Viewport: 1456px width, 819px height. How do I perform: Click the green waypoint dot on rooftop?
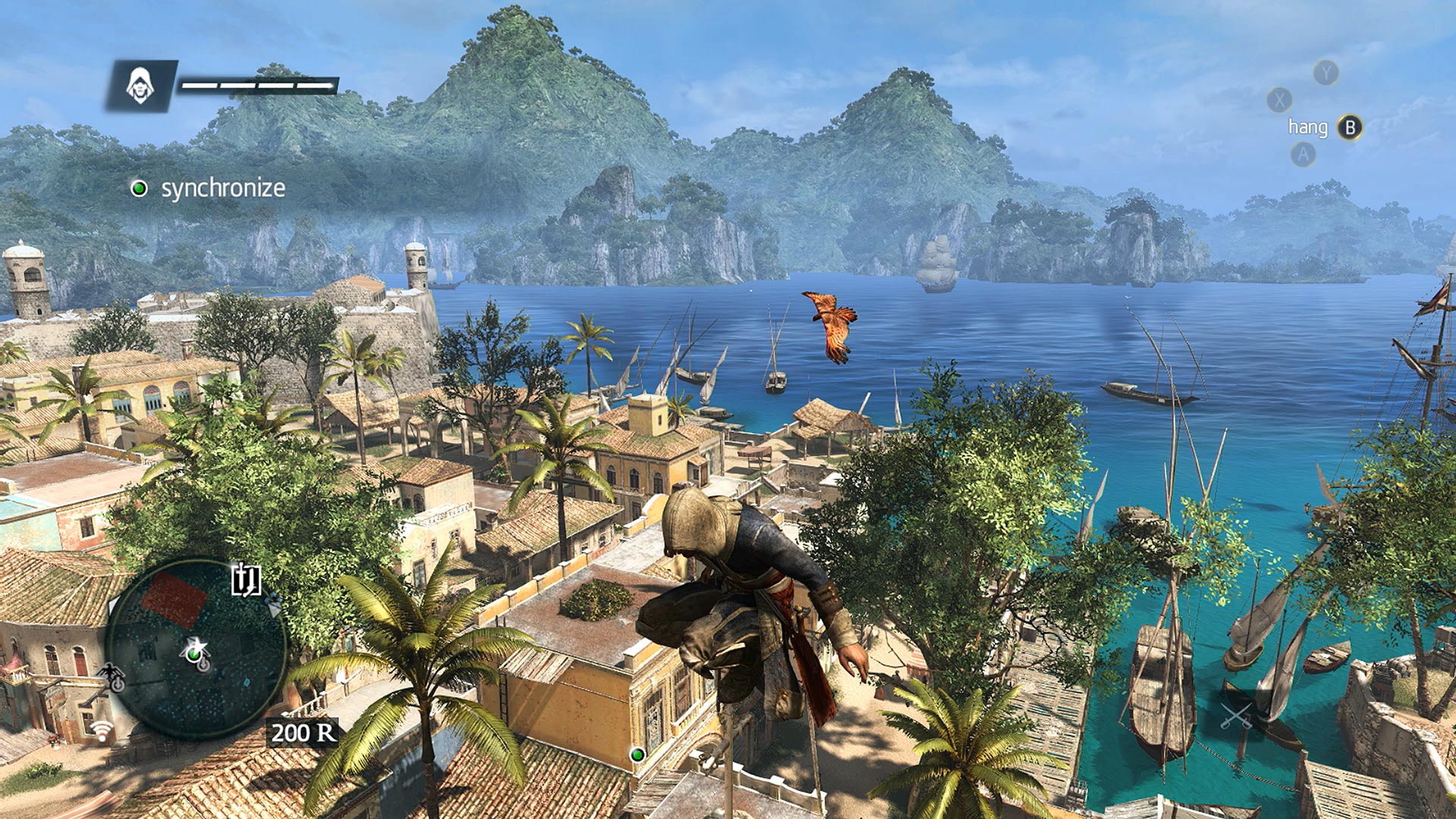638,754
